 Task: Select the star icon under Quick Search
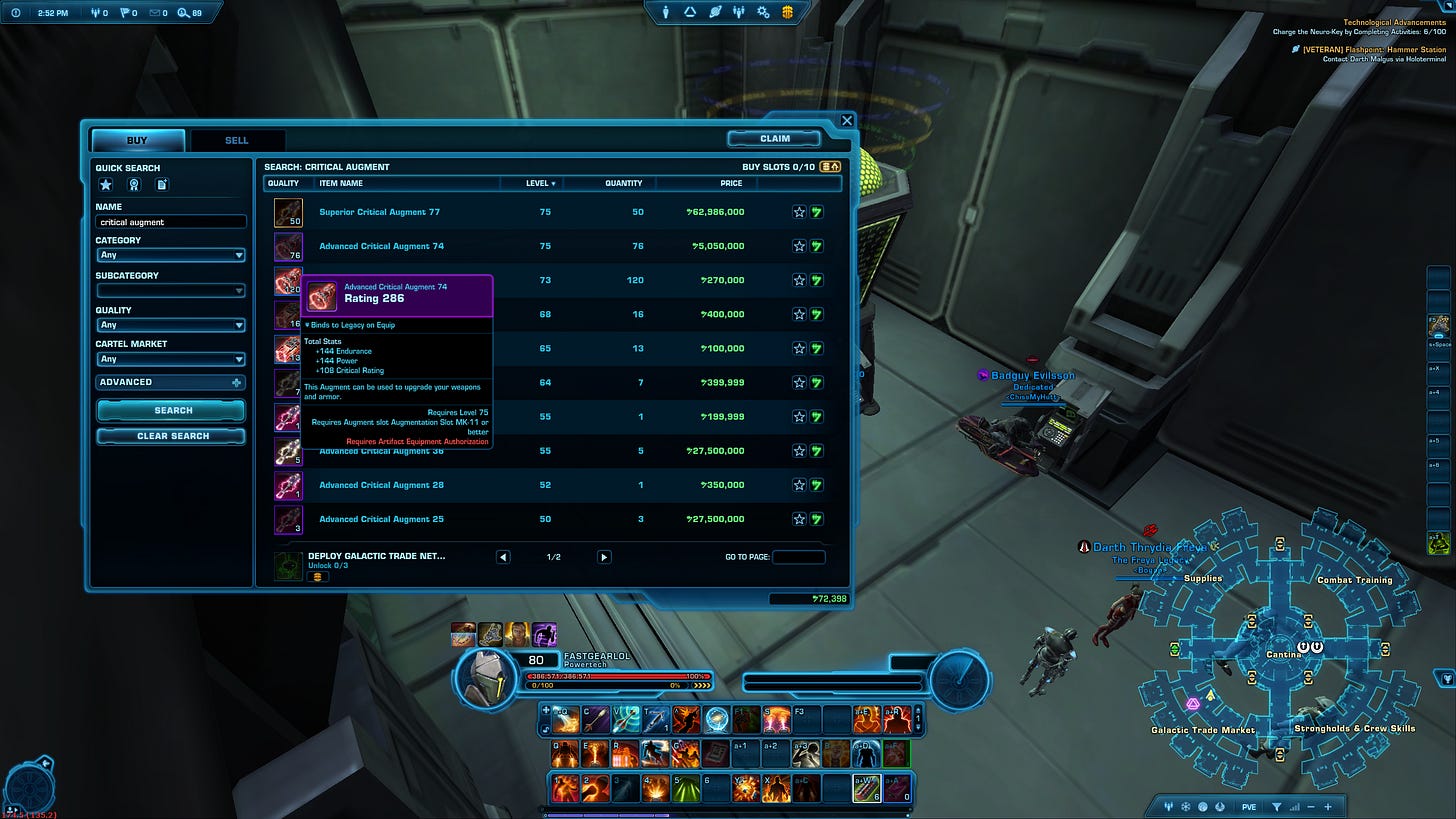105,185
